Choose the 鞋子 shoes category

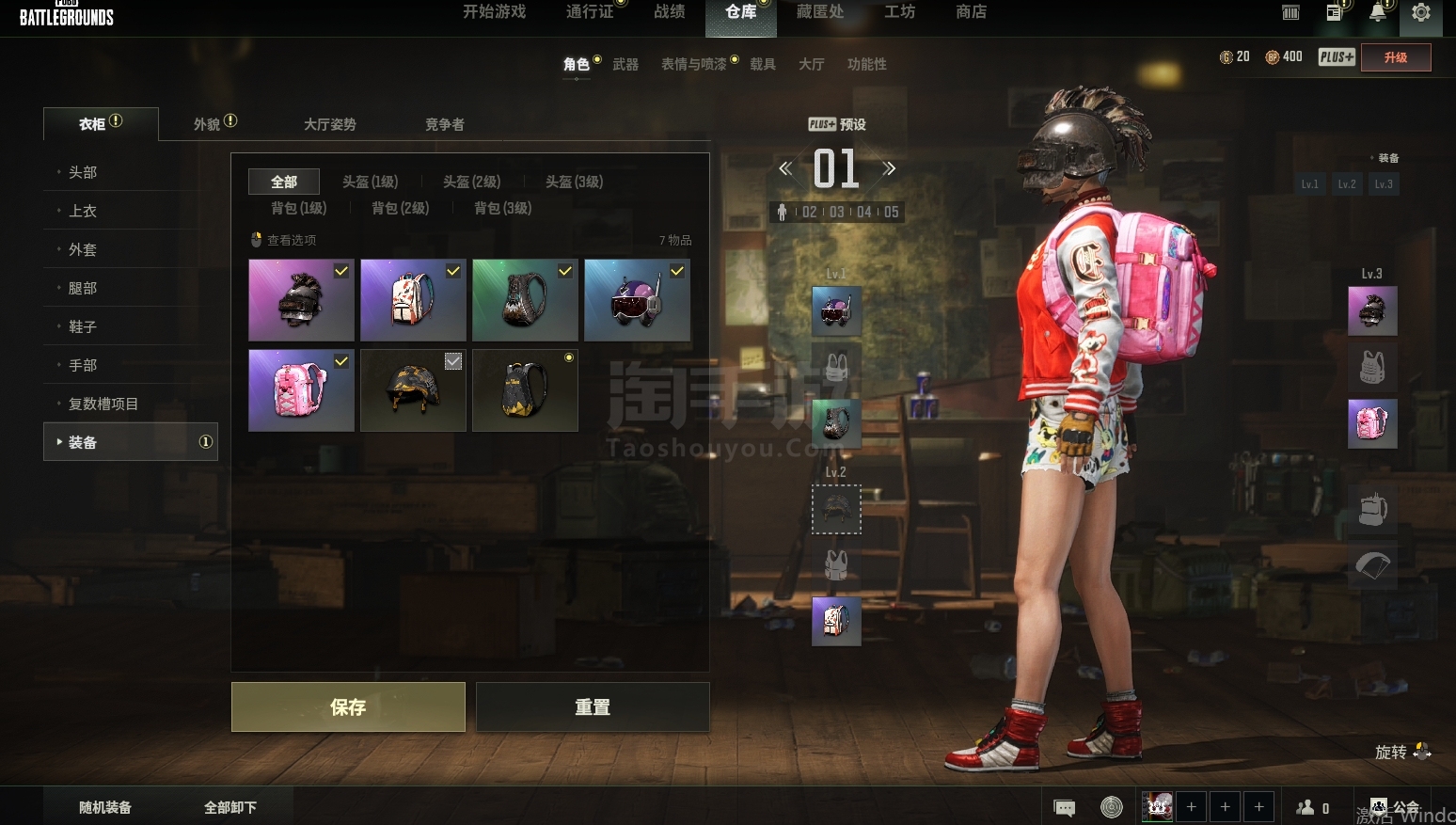point(83,326)
